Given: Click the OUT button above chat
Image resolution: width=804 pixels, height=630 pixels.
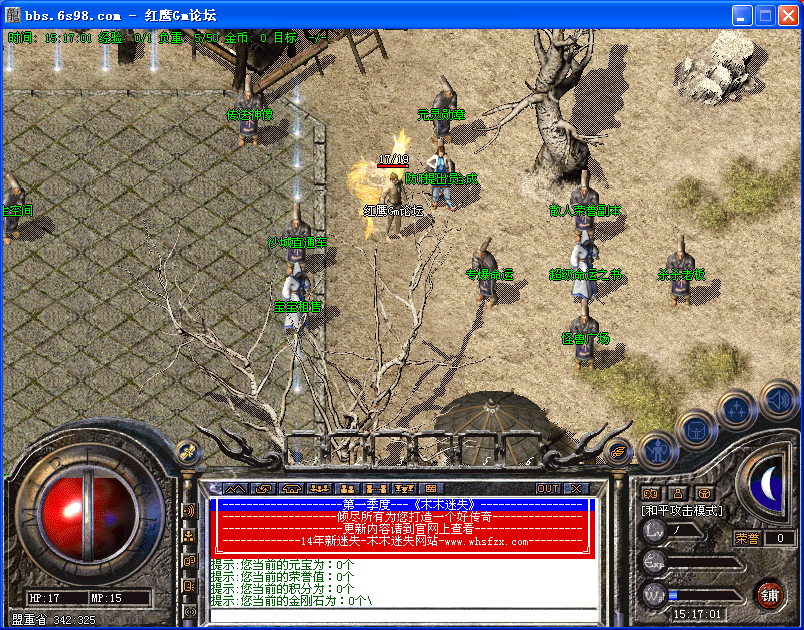Looking at the screenshot, I should pos(548,488).
